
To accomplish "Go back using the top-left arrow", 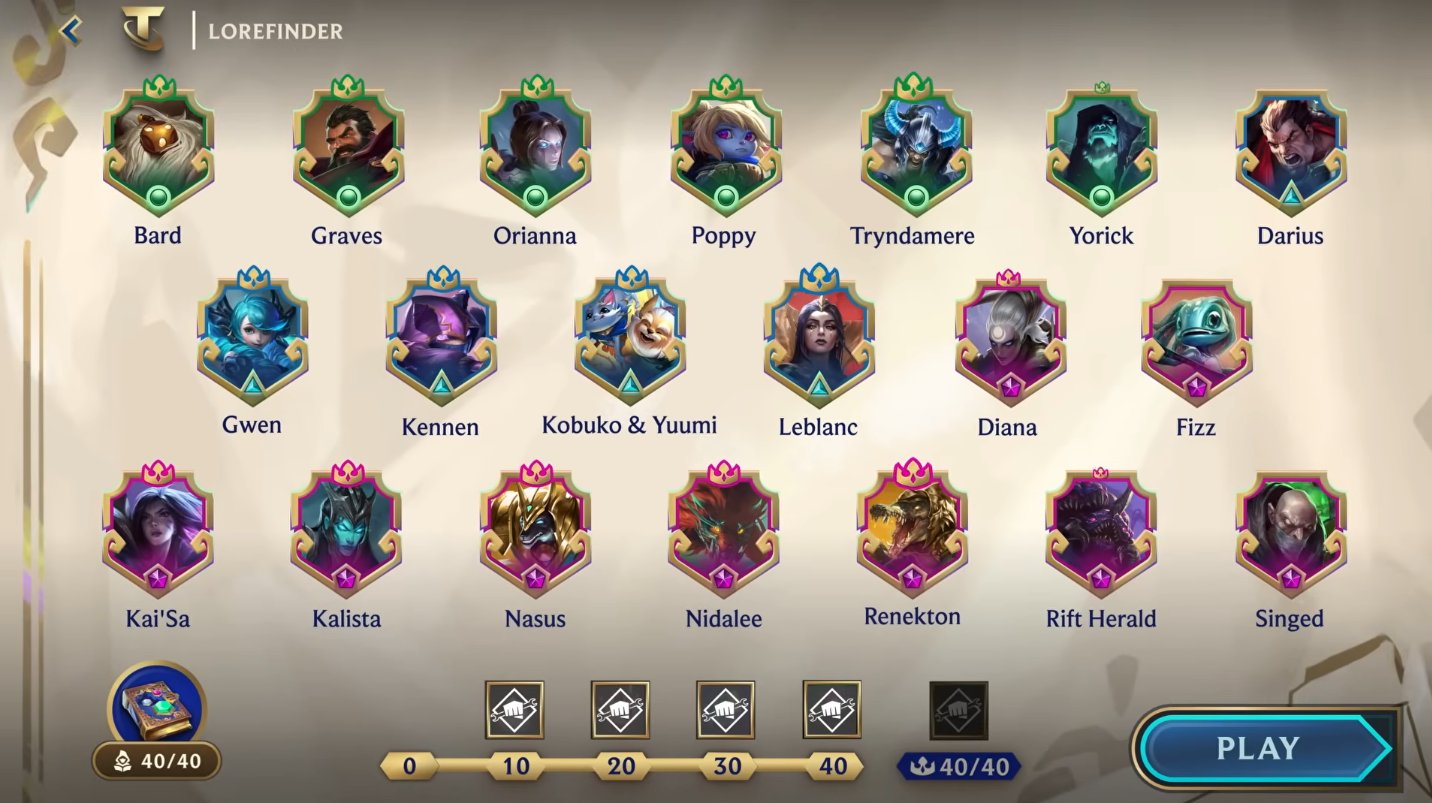I will tap(70, 30).
